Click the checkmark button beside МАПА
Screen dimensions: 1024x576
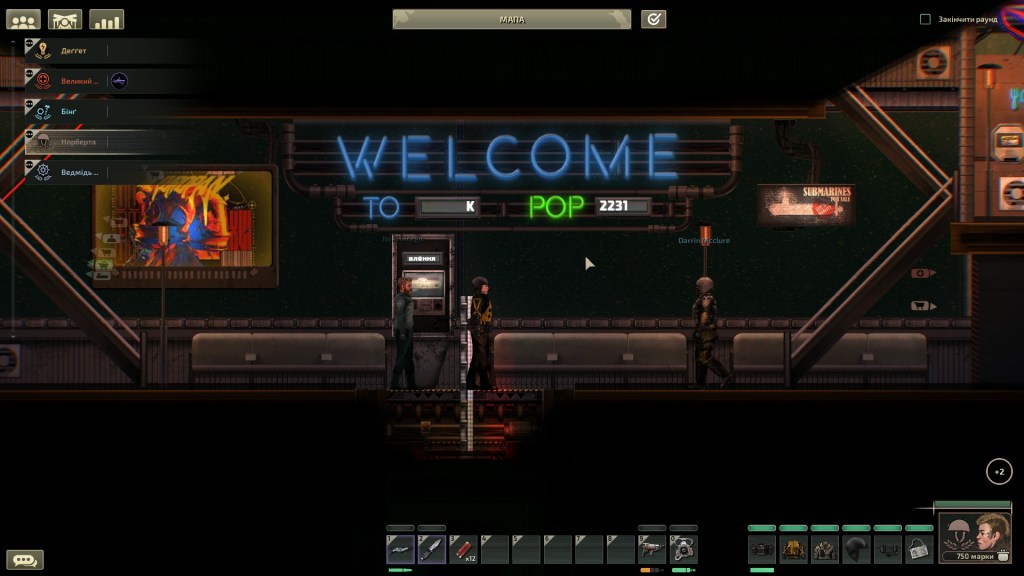[x=653, y=19]
